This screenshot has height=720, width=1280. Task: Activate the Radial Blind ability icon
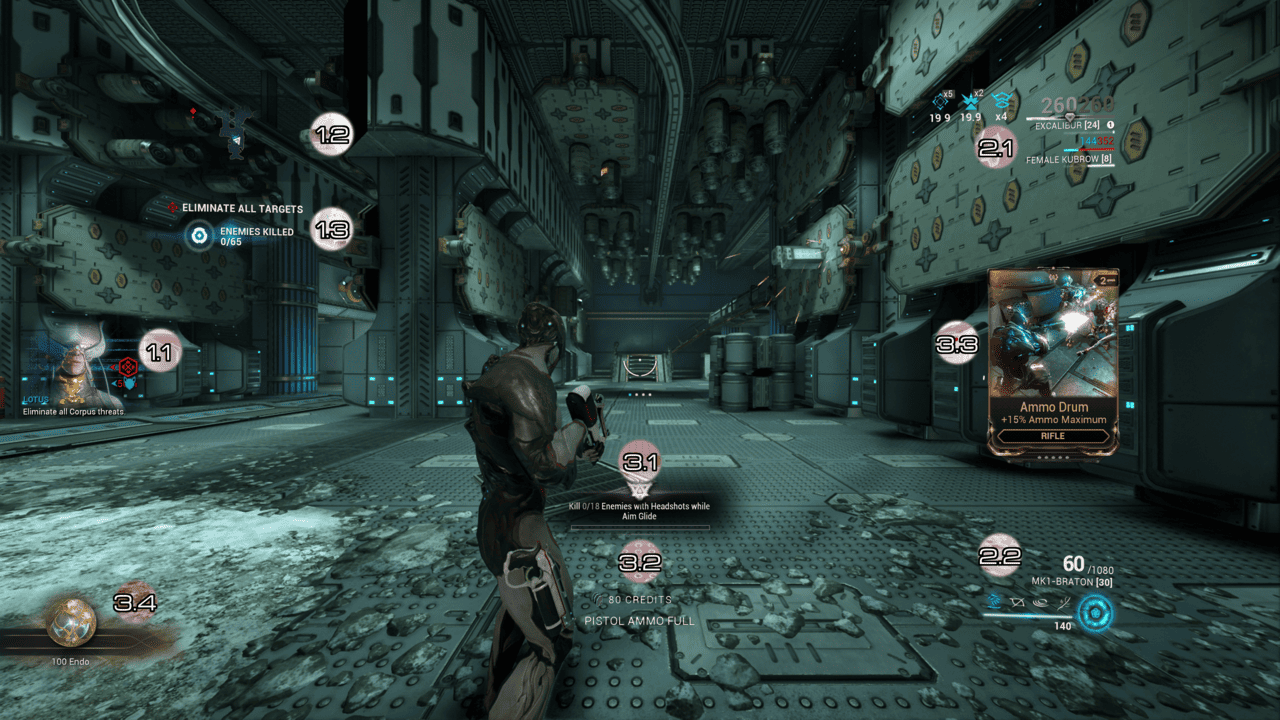(1018, 602)
